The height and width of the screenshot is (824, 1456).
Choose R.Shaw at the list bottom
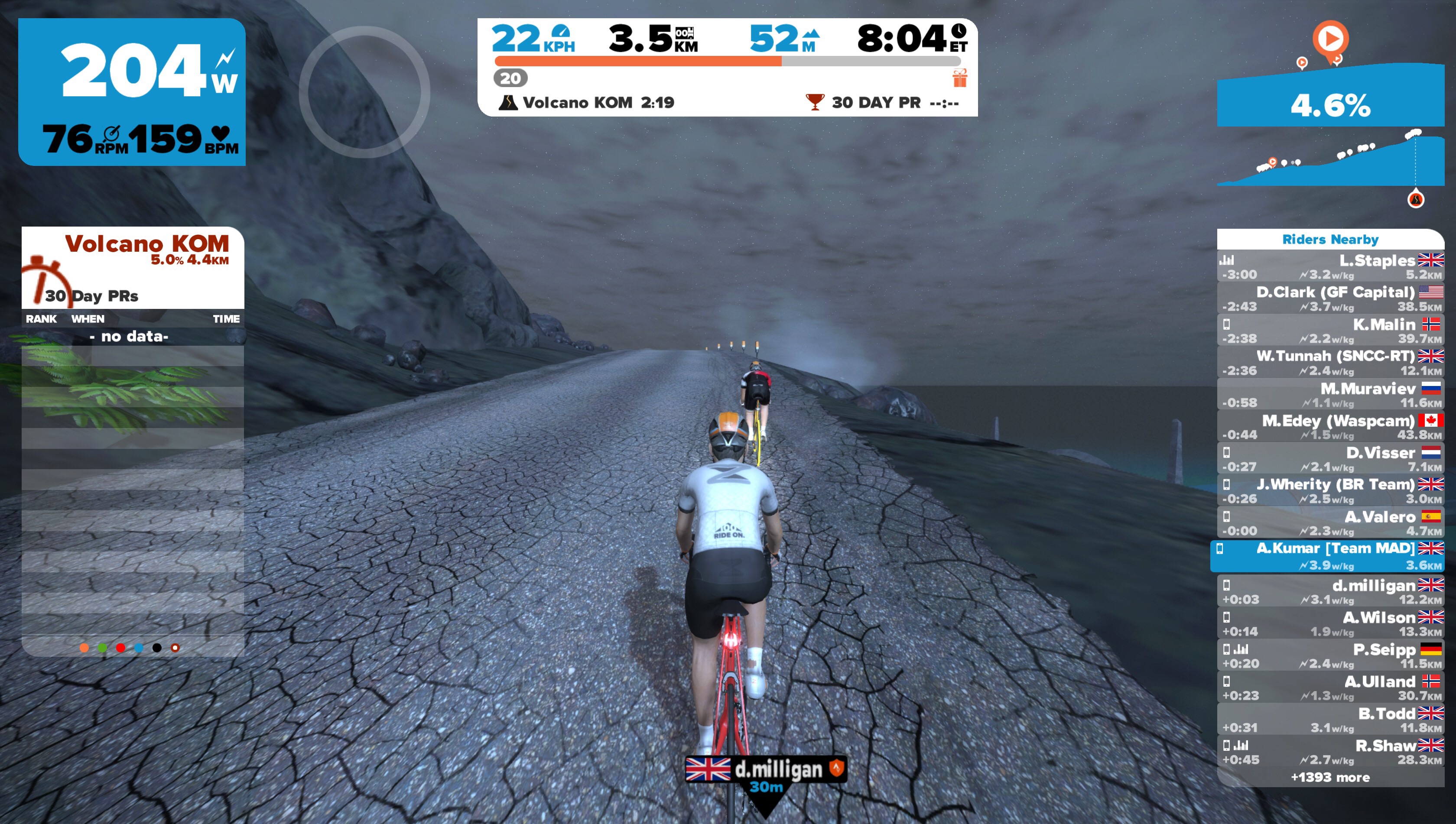(x=1330, y=752)
